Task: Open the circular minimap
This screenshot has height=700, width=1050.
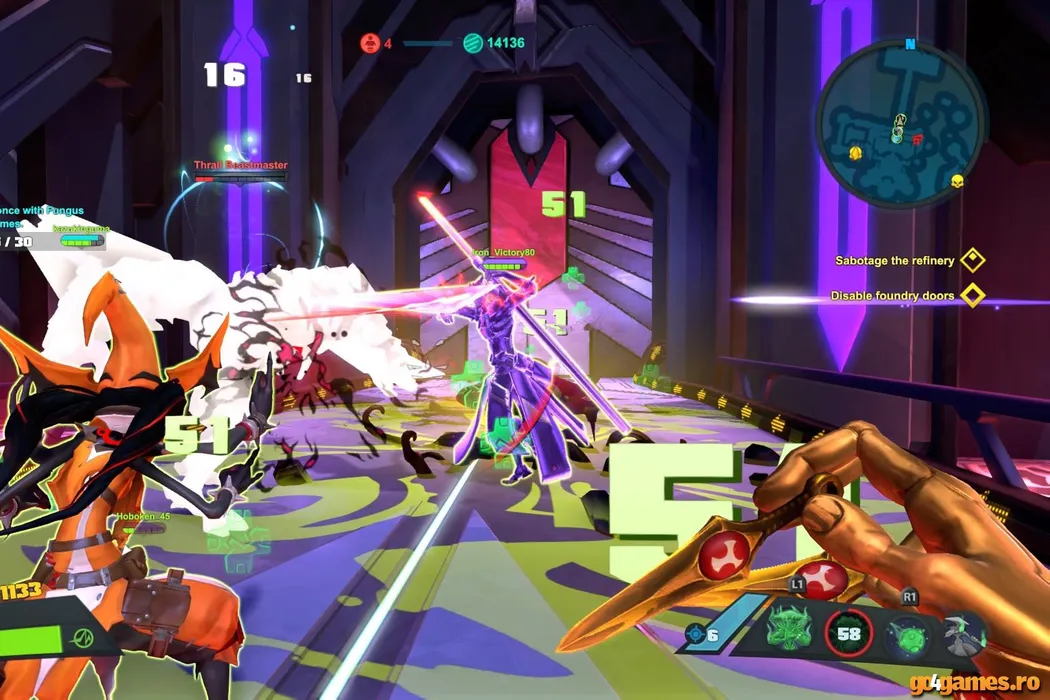Action: point(901,125)
